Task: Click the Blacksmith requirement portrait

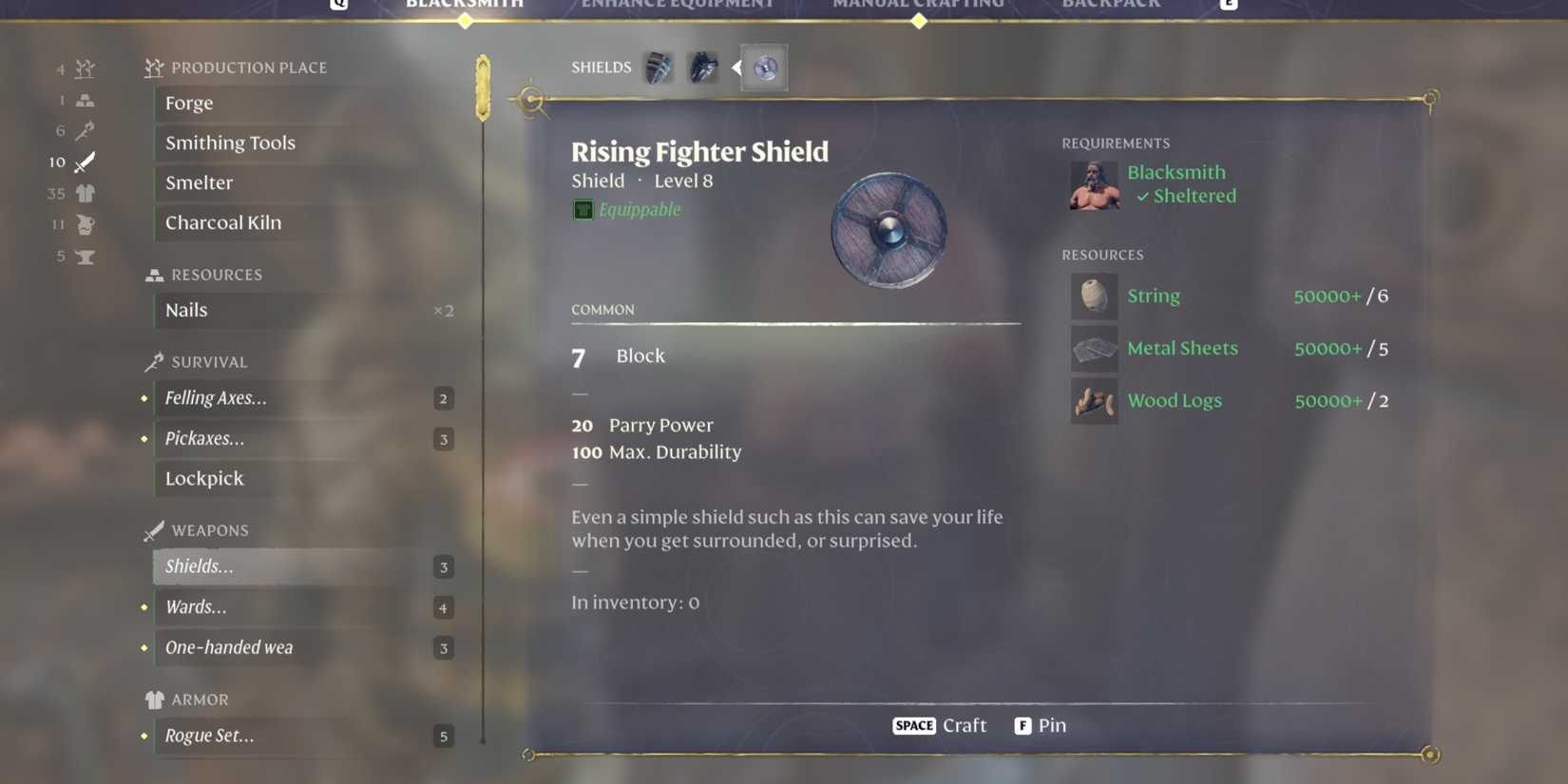Action: coord(1095,184)
